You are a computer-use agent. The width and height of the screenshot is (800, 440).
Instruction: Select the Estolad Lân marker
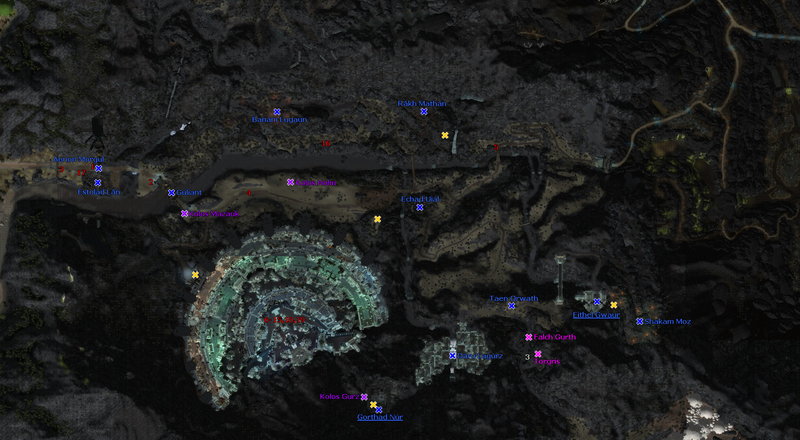pyautogui.click(x=98, y=182)
